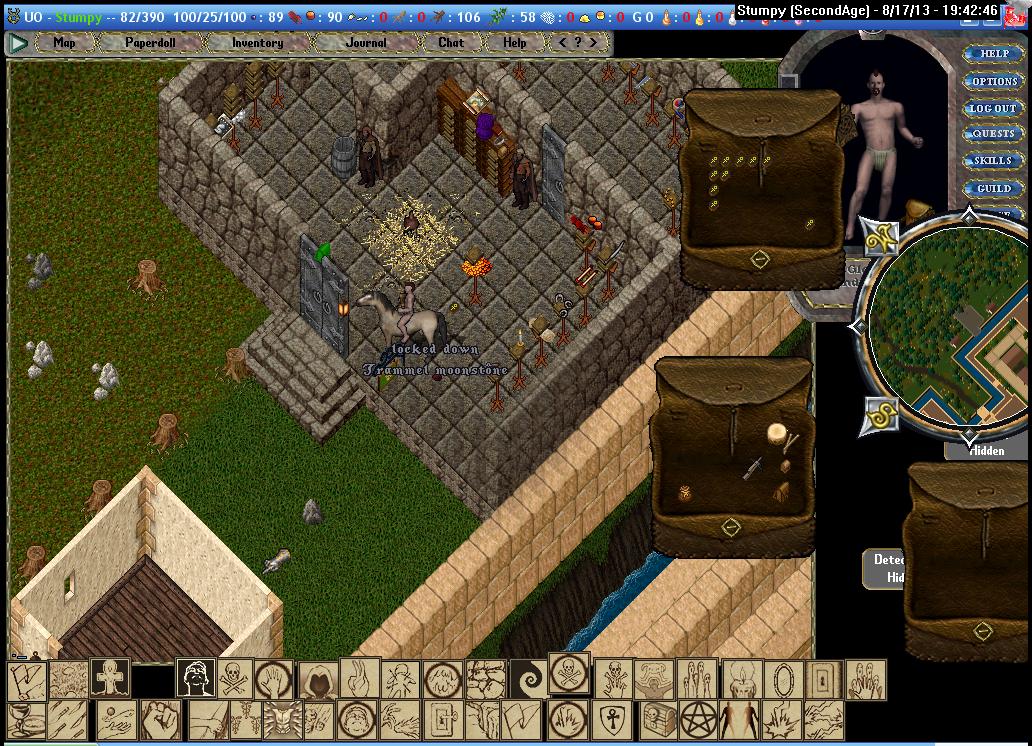The width and height of the screenshot is (1032, 746).
Task: Open the Map from the top menu bar
Action: click(64, 43)
